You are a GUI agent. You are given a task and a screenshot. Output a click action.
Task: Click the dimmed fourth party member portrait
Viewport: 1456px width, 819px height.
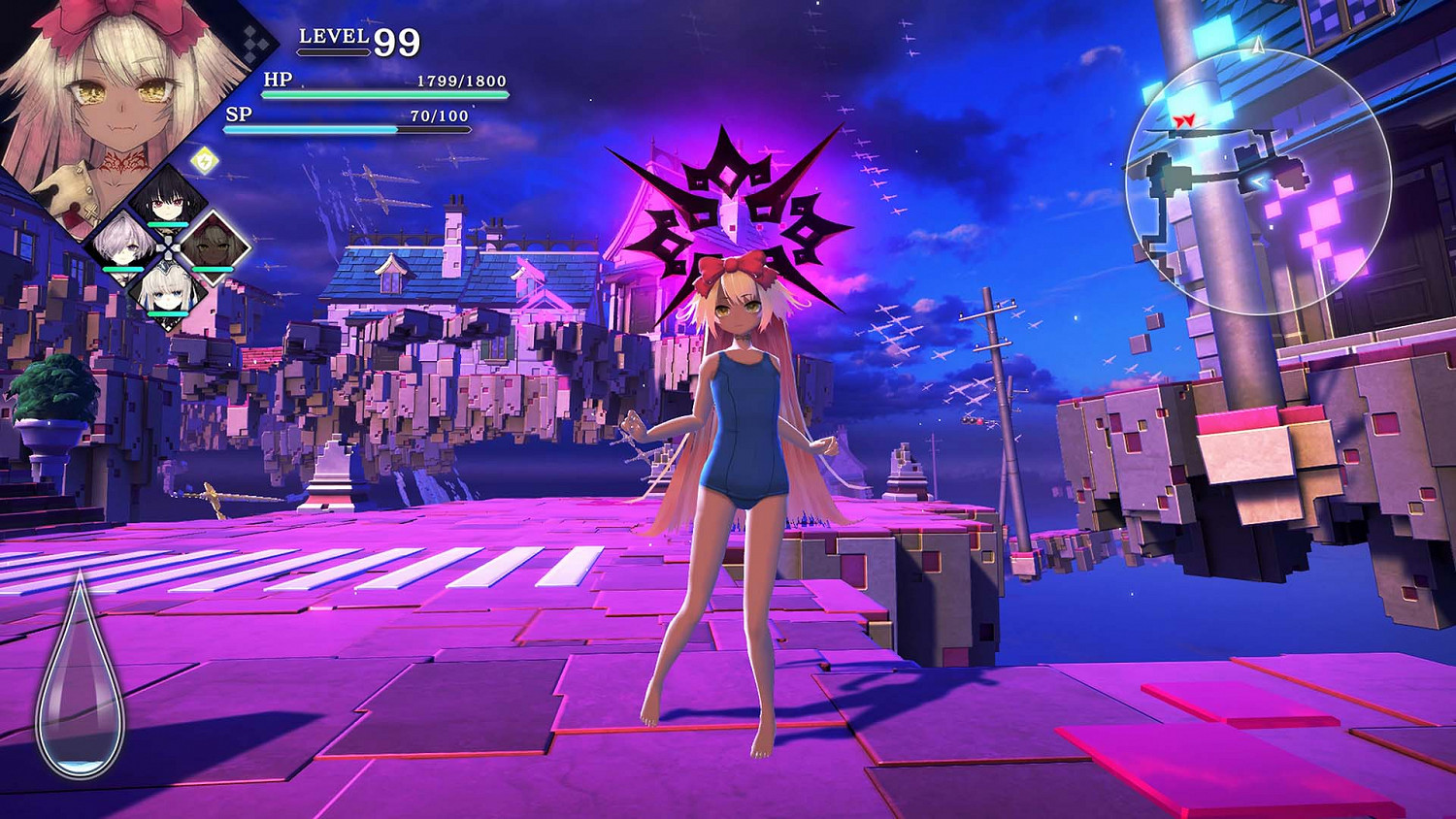click(214, 246)
